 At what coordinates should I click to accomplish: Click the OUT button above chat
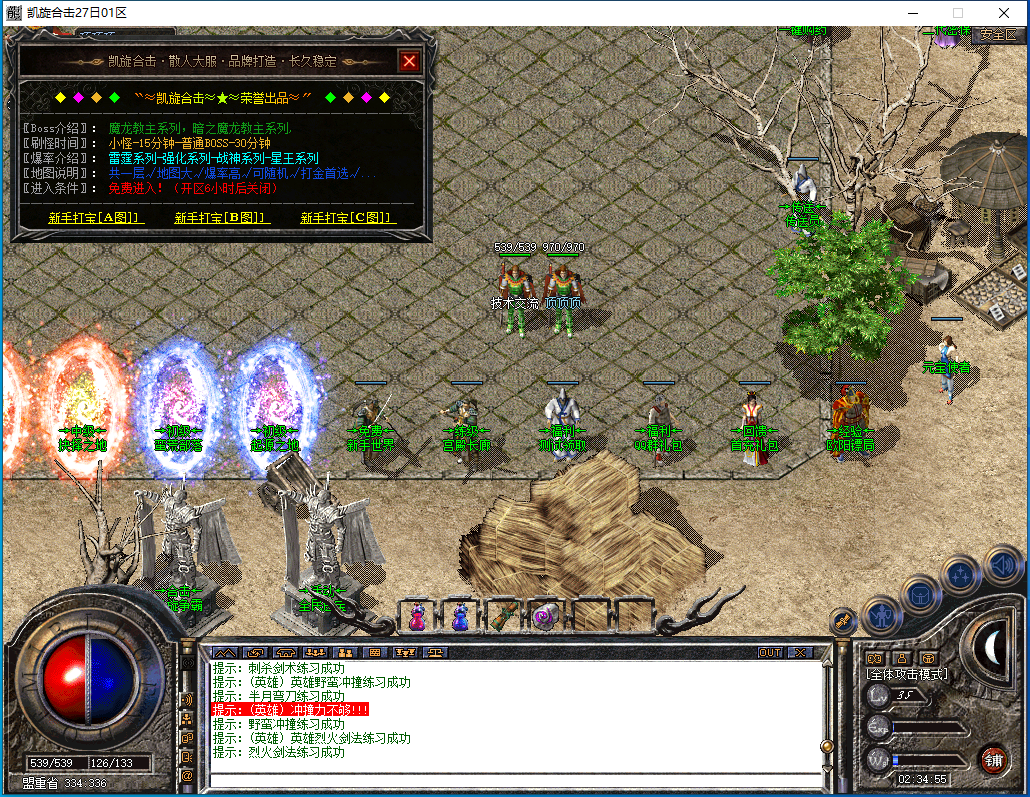pyautogui.click(x=769, y=652)
